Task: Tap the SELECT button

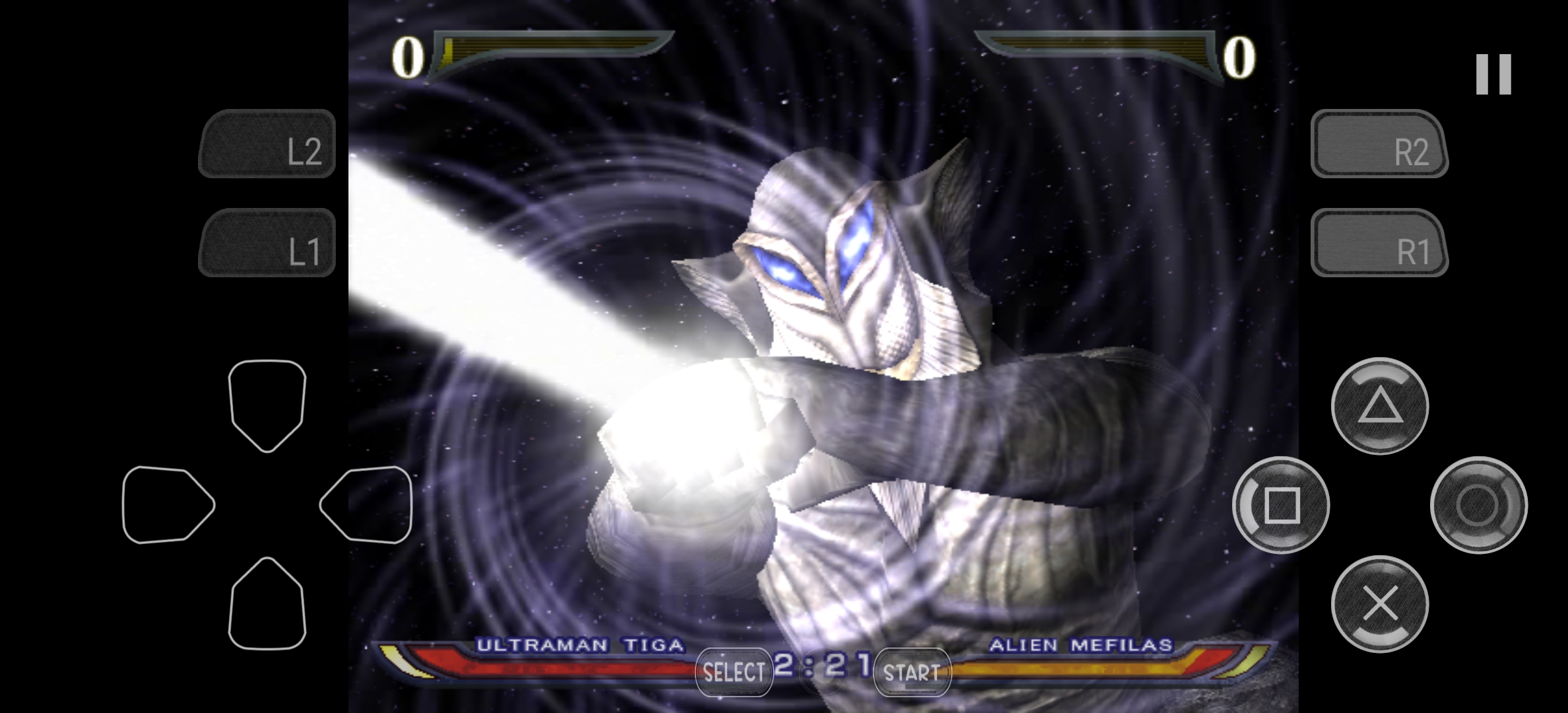Action: (x=734, y=672)
